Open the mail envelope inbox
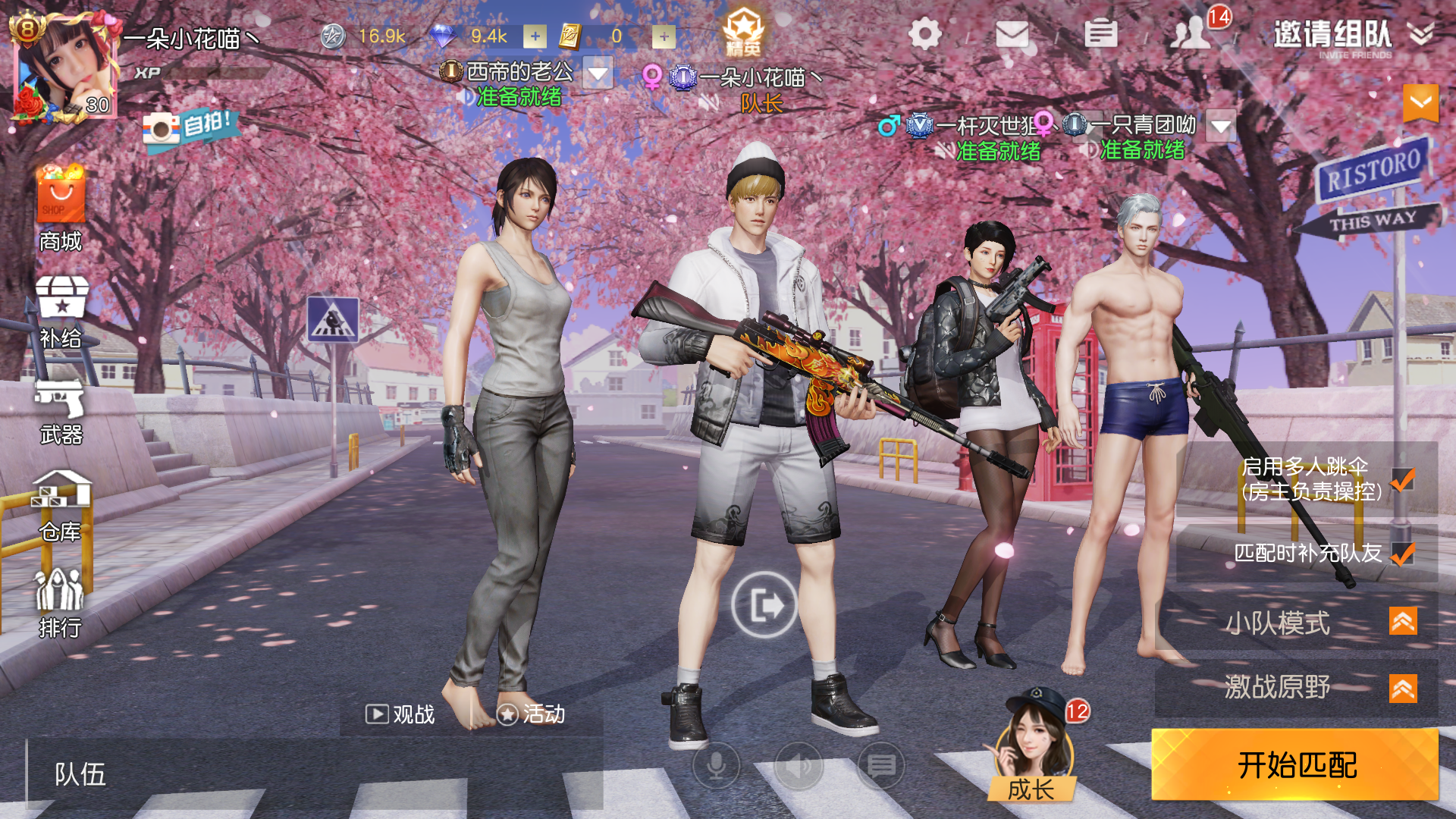The width and height of the screenshot is (1456, 819). coord(1012,34)
